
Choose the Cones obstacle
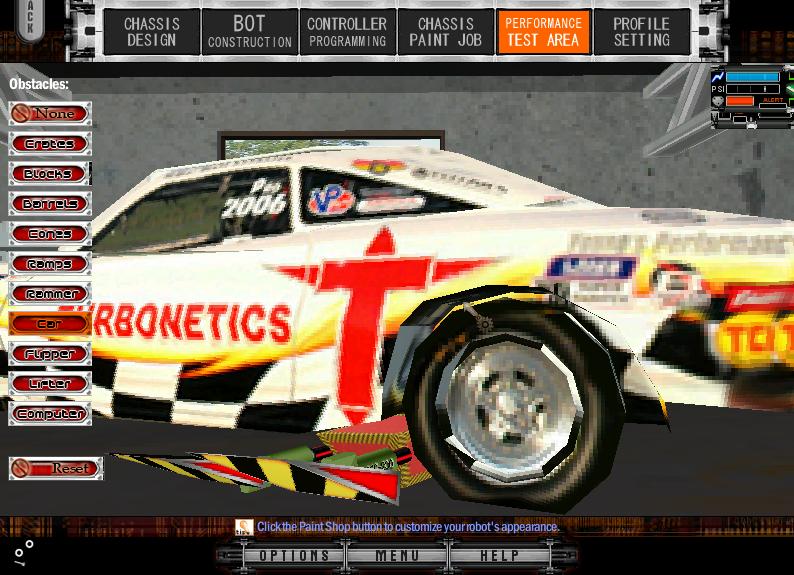(50, 234)
